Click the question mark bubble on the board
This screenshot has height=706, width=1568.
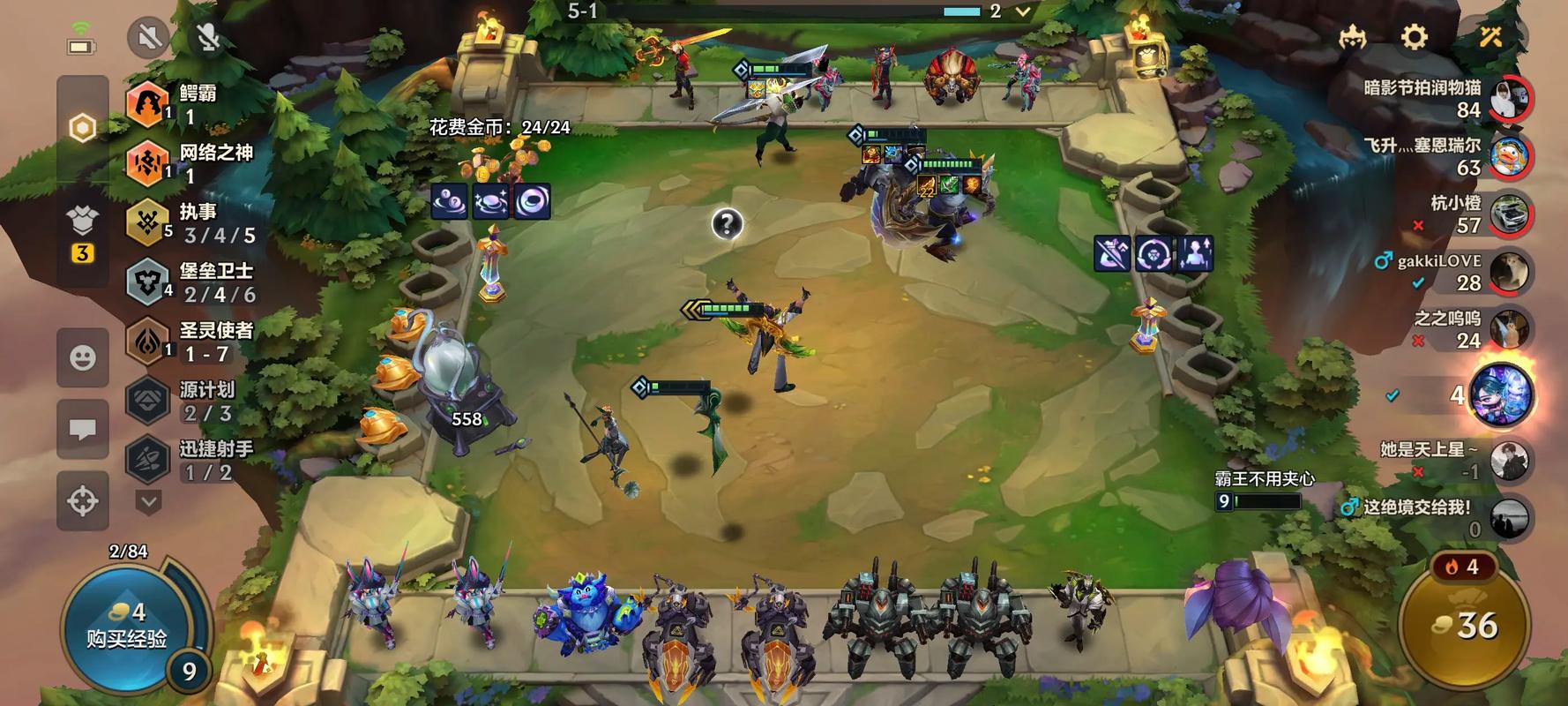pos(727,224)
